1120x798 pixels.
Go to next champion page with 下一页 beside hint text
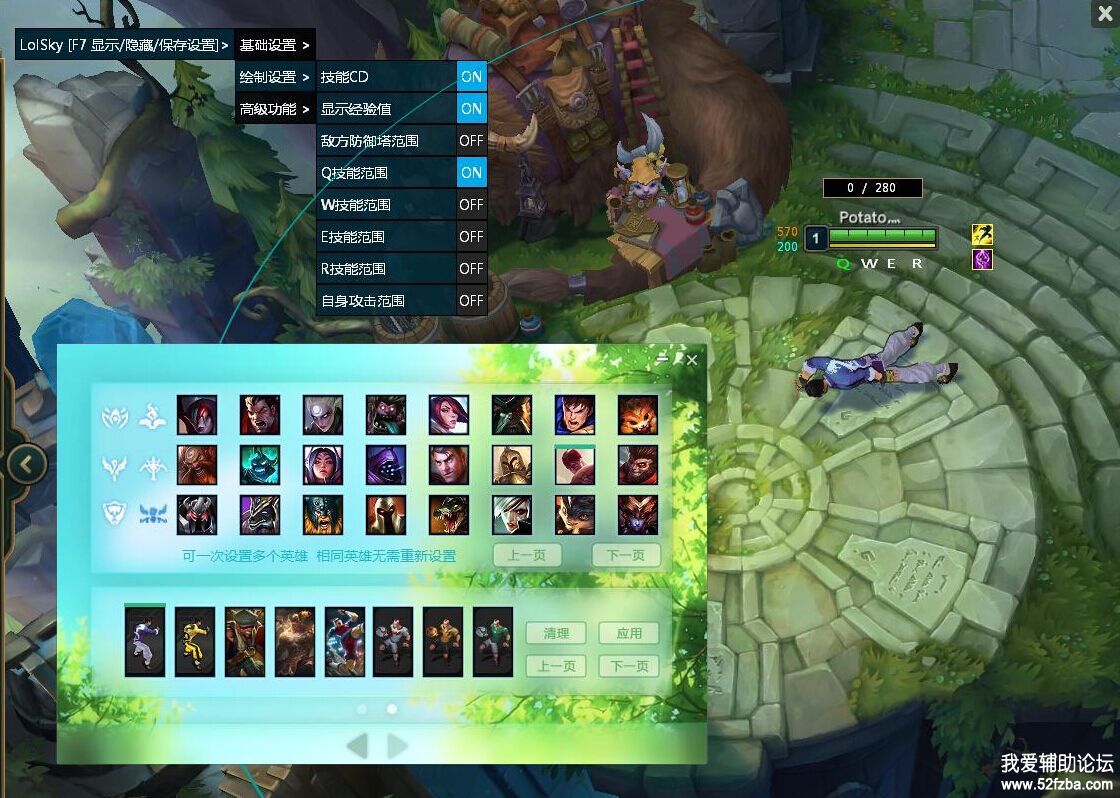[625, 555]
